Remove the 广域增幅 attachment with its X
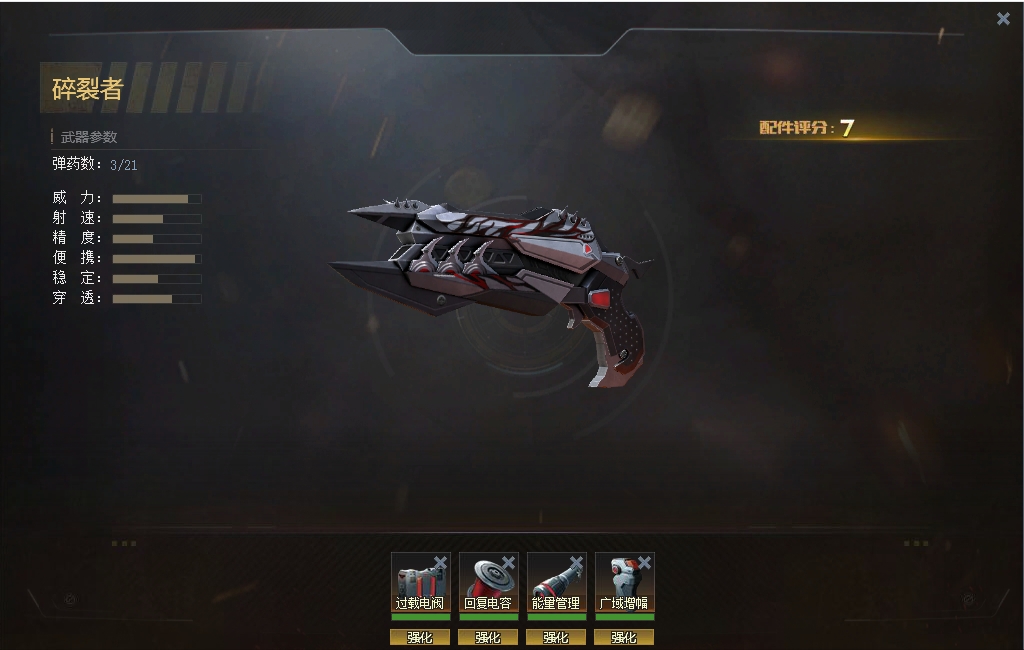This screenshot has height=650, width=1024. (644, 563)
